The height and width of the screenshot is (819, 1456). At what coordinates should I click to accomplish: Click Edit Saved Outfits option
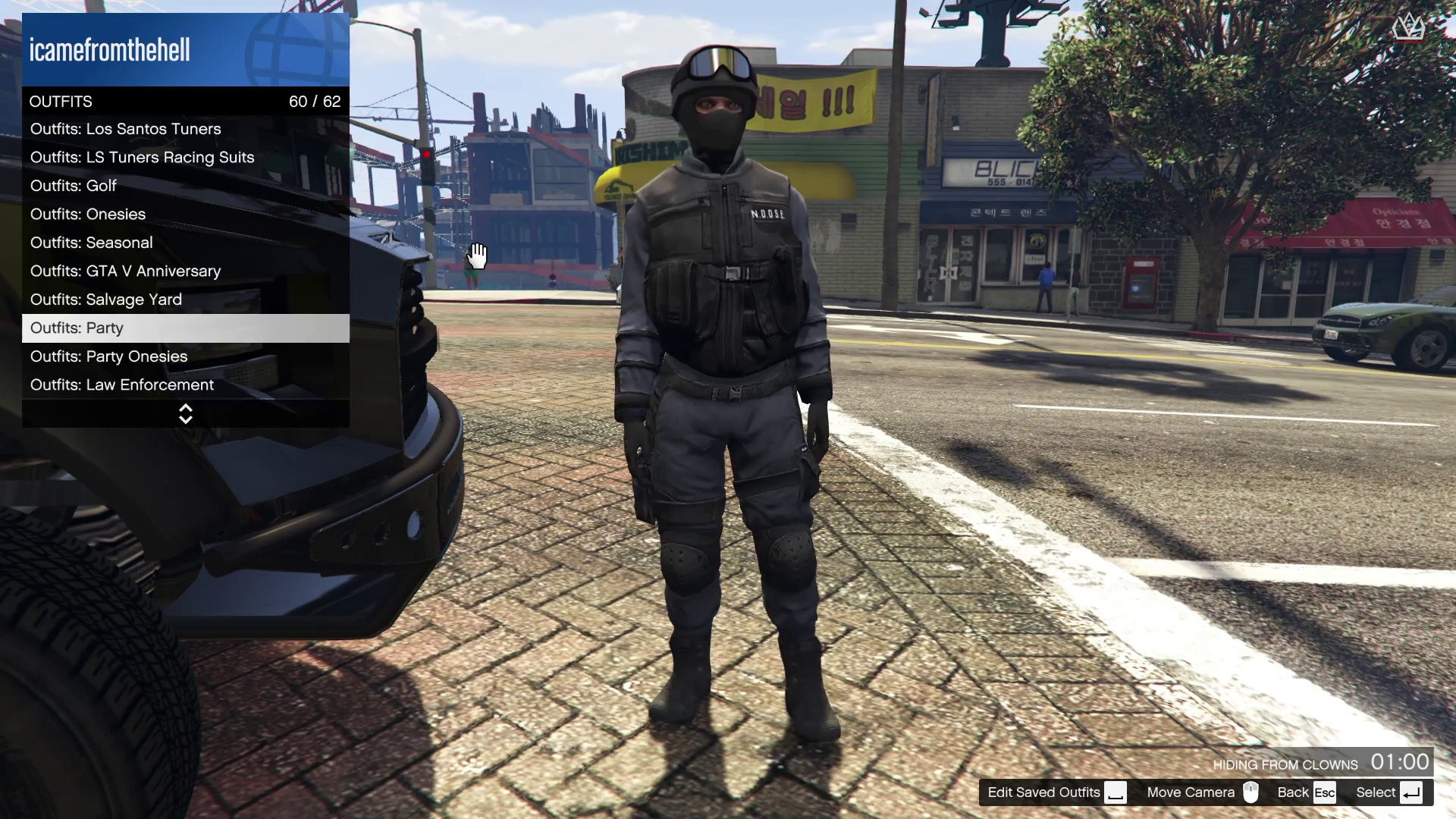pos(1056,792)
